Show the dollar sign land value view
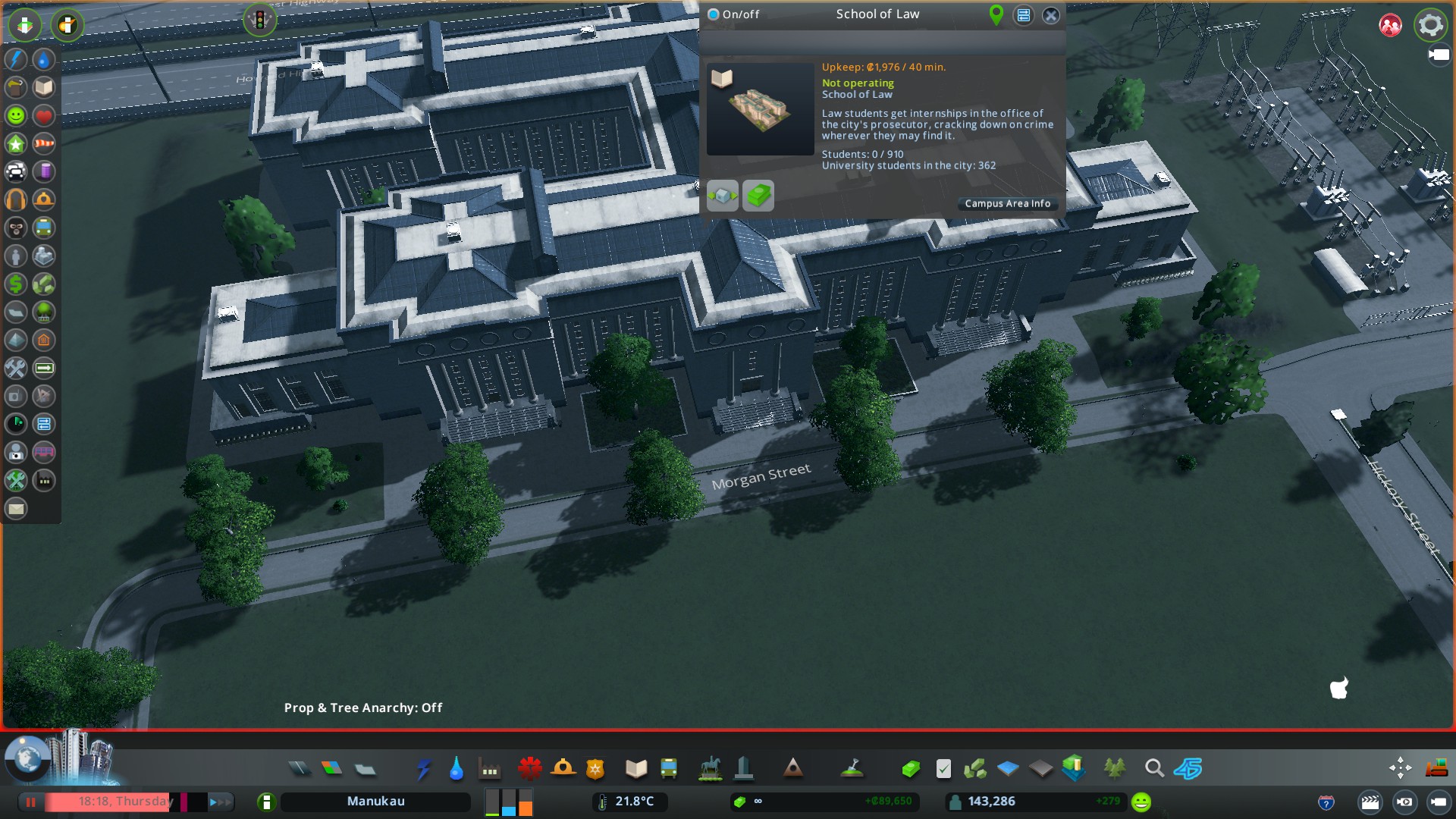1456x819 pixels. click(x=16, y=284)
